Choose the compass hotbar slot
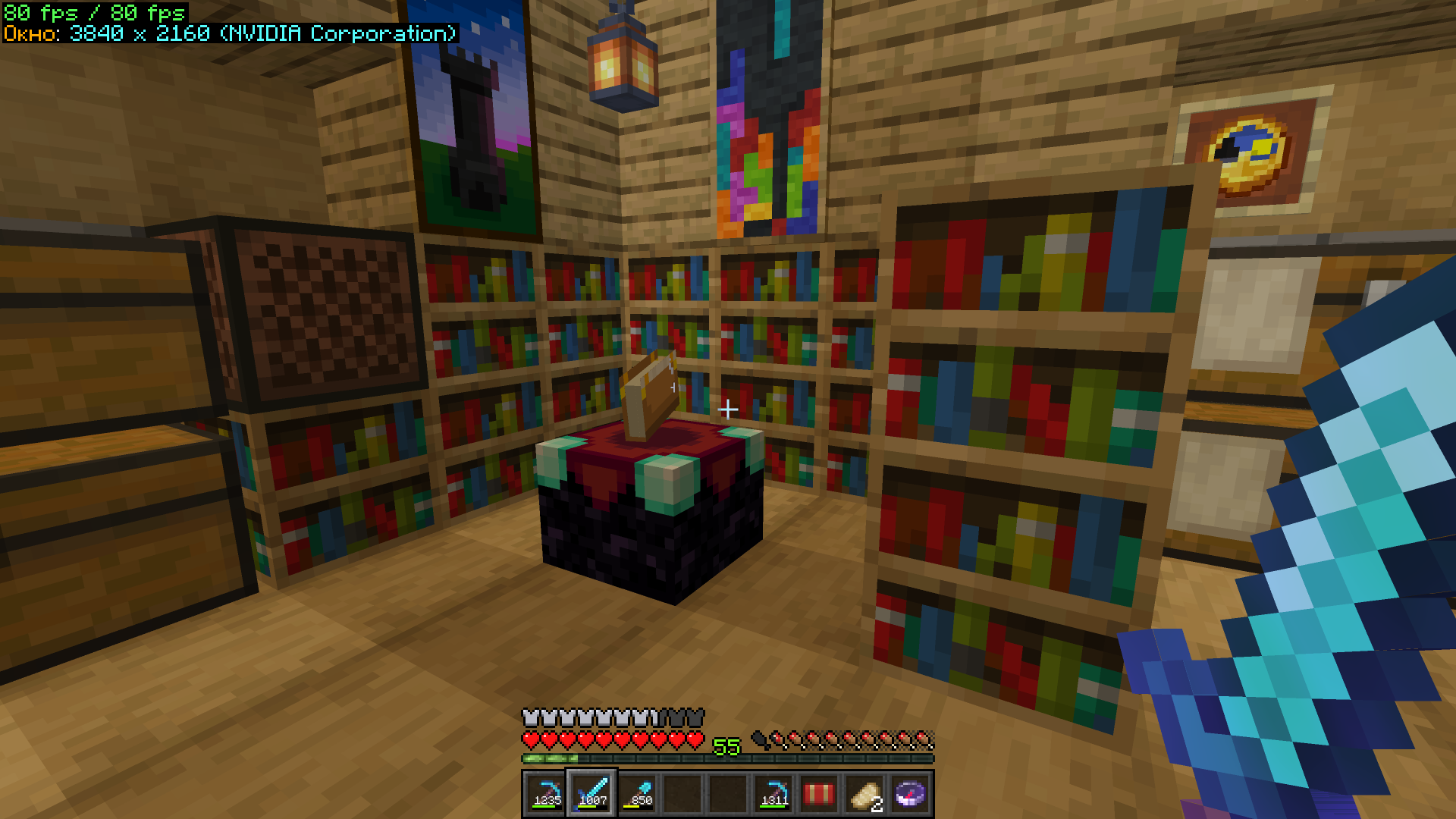The height and width of the screenshot is (819, 1456). click(910, 794)
